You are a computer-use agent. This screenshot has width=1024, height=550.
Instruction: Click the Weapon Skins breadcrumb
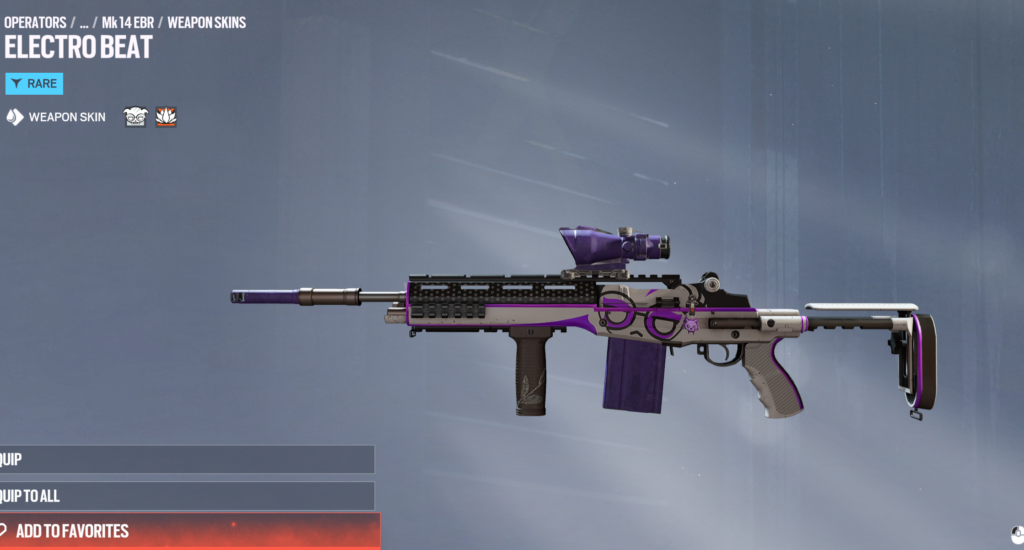[206, 22]
